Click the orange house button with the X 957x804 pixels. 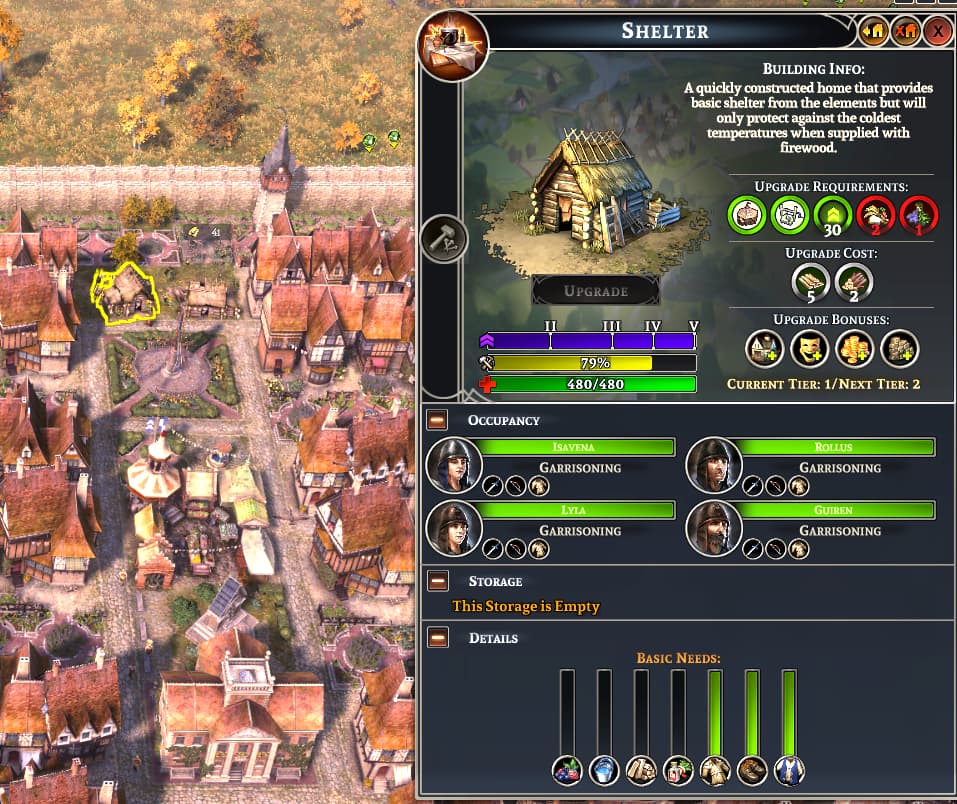(905, 32)
